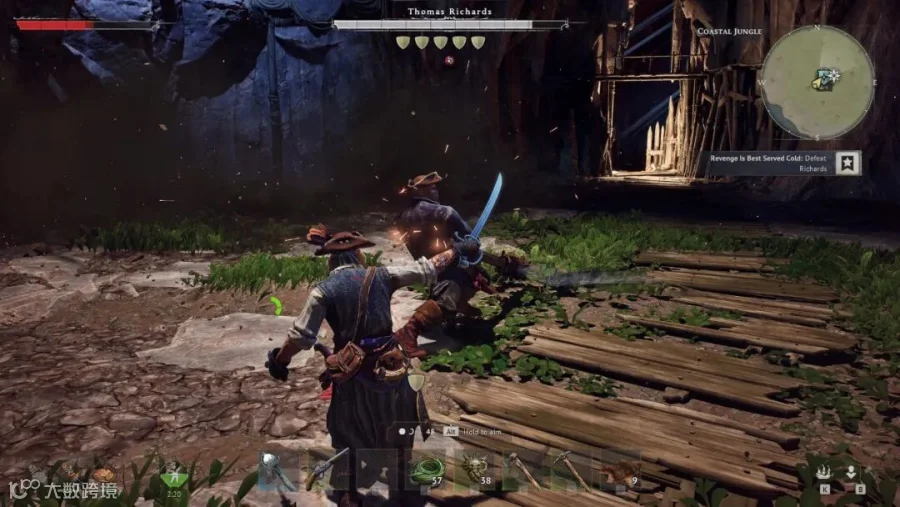
Task: Select the Revenge Is Best Served Cold quest tracker
Action: pos(770,163)
